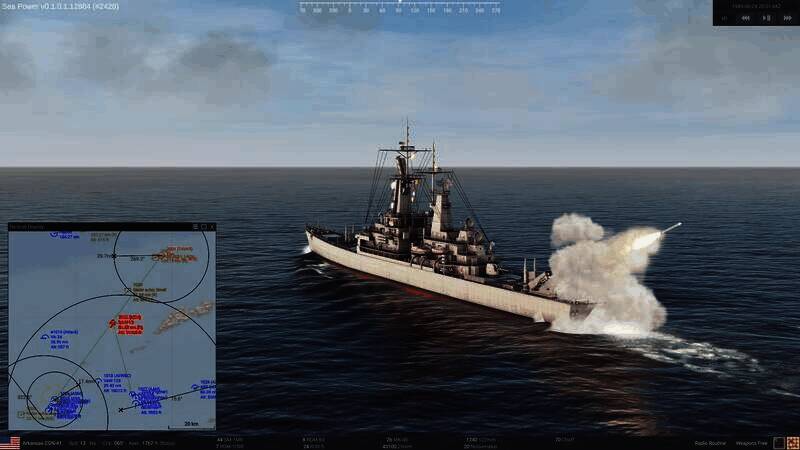Image resolution: width=800 pixels, height=450 pixels.
Task: Open the tactical display menu icon
Action: click(x=195, y=227)
